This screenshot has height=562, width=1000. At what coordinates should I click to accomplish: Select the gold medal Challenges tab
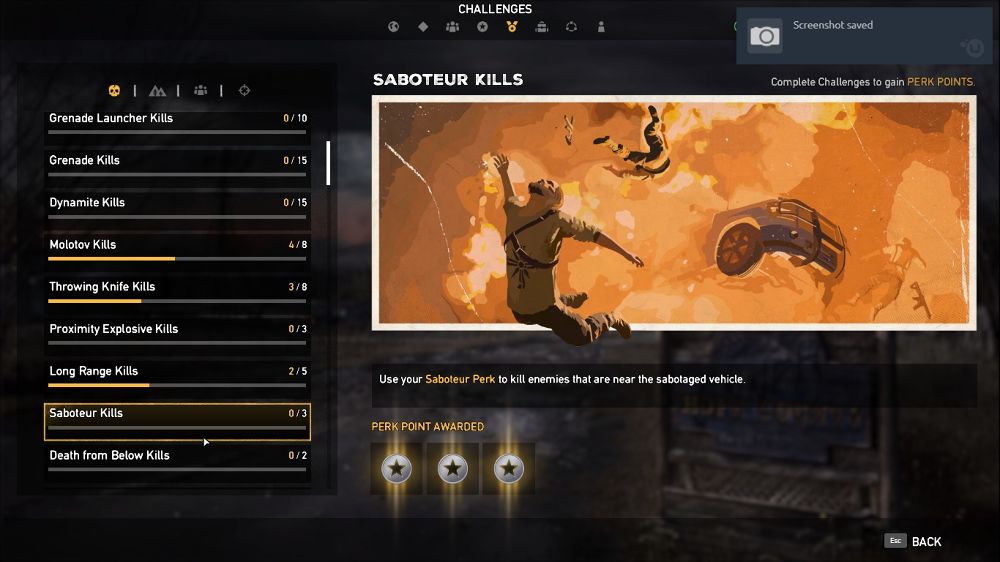[x=512, y=27]
